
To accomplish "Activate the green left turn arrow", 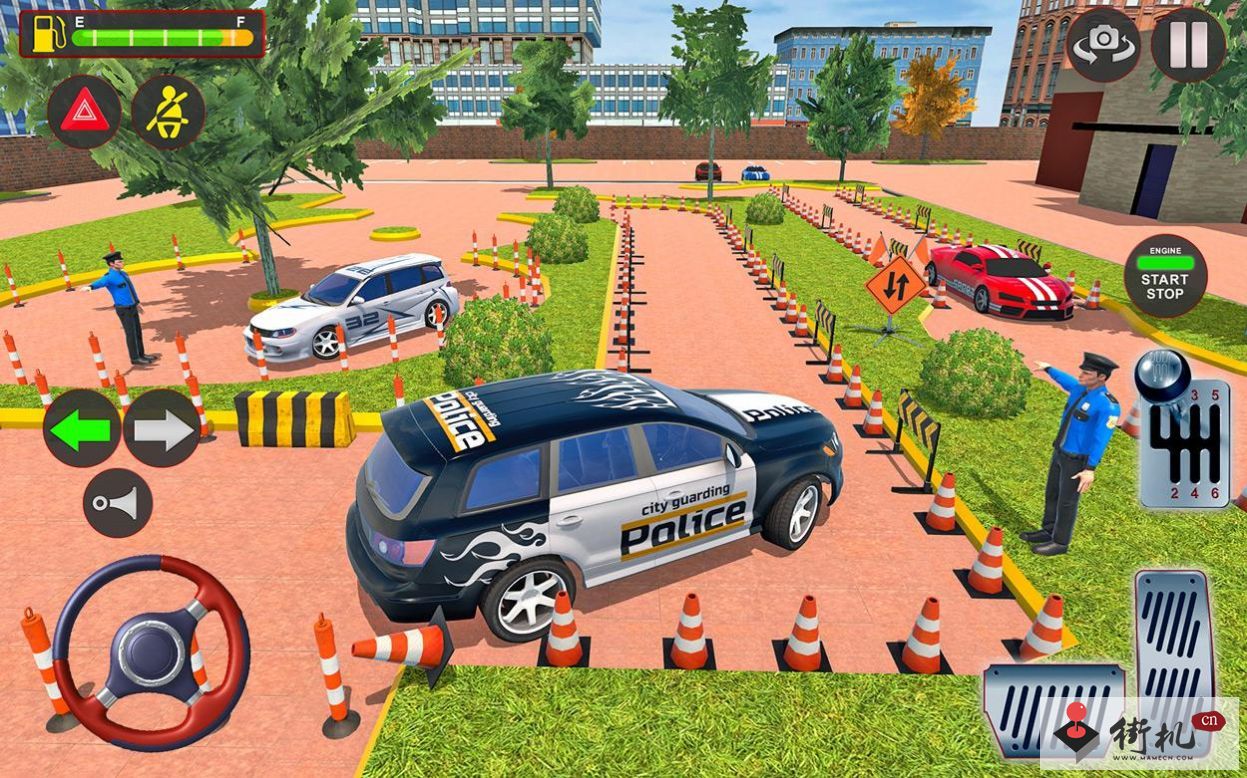I will [x=82, y=429].
